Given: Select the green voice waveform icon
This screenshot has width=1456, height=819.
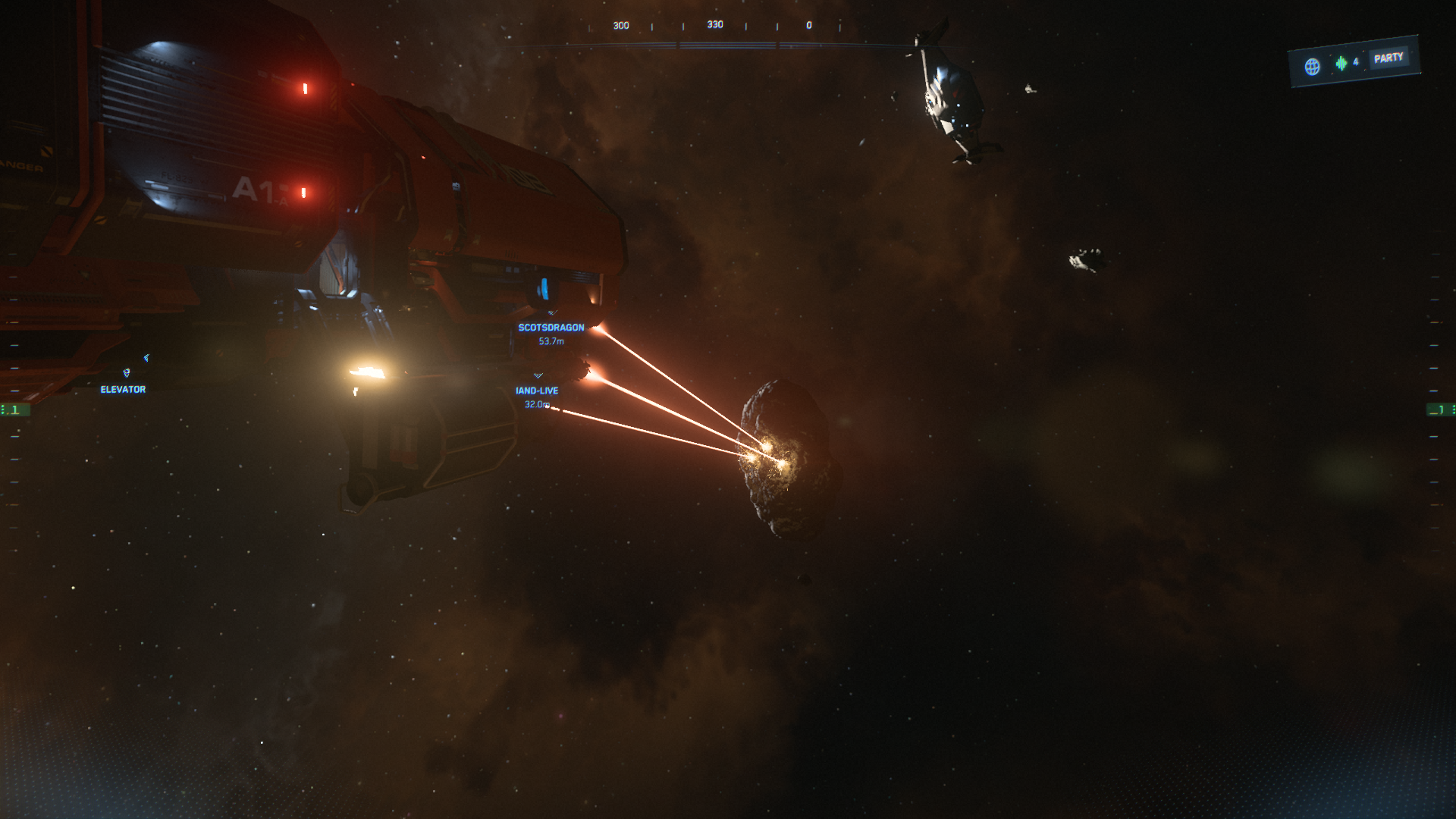Looking at the screenshot, I should (1341, 63).
